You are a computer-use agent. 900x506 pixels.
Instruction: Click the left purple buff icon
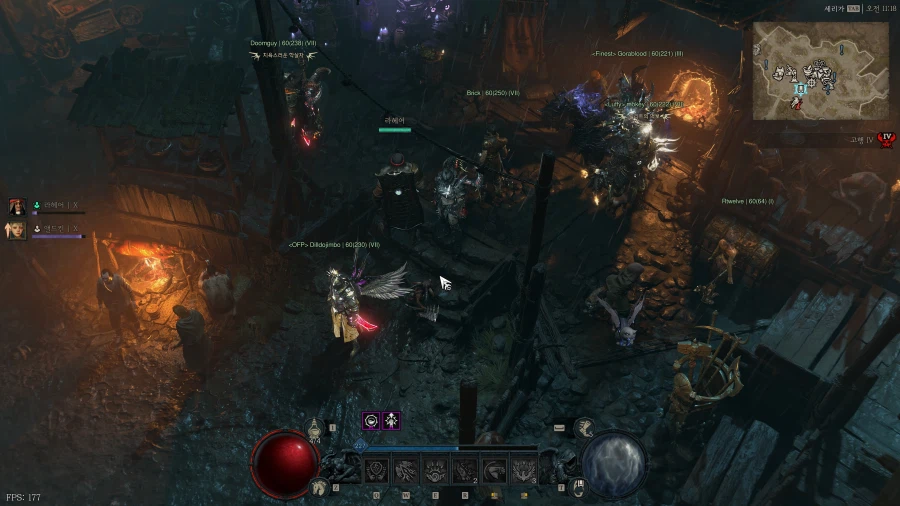coord(371,422)
